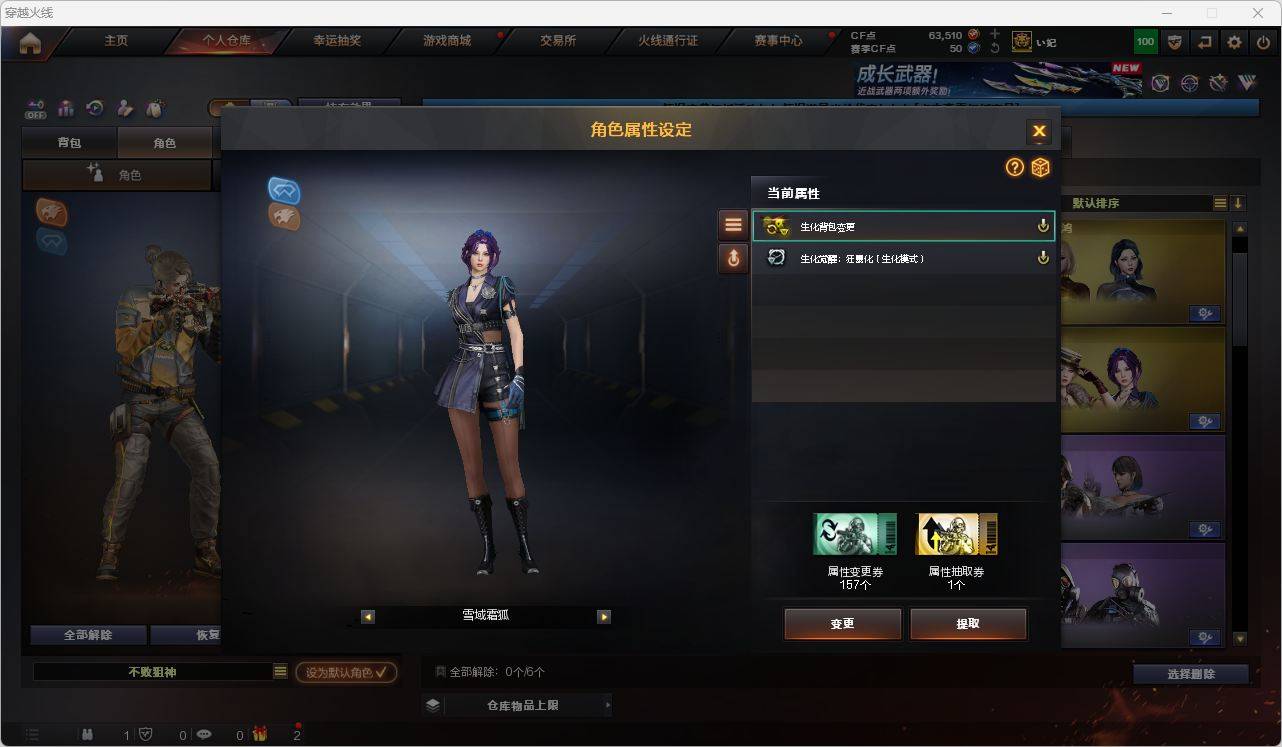Click the 3D cube preview icon beside help
The height and width of the screenshot is (747, 1282).
[x=1040, y=168]
